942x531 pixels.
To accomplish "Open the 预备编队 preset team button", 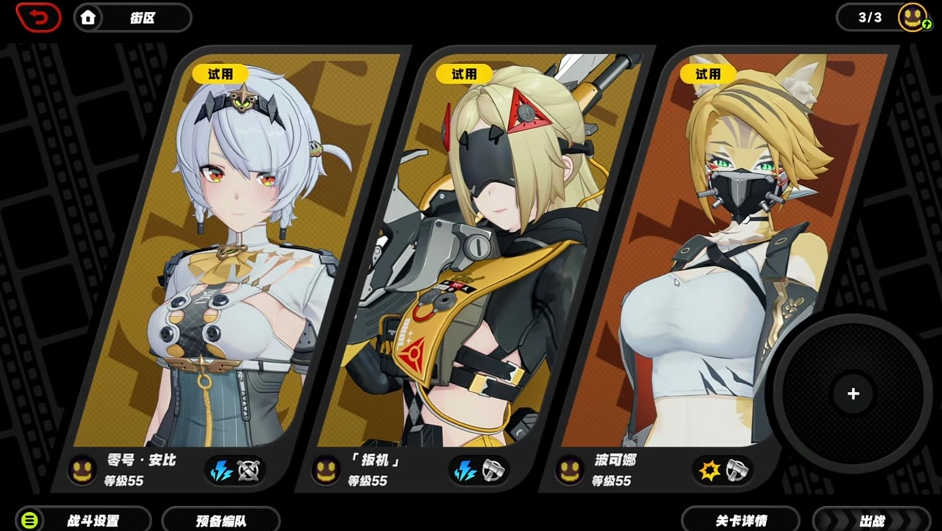I will click(221, 520).
